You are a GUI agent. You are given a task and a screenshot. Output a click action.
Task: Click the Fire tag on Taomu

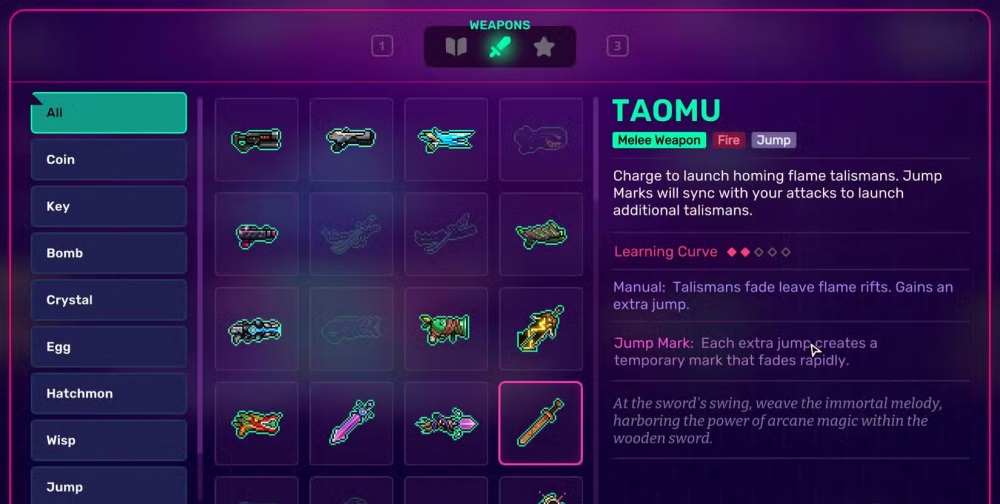(x=729, y=140)
